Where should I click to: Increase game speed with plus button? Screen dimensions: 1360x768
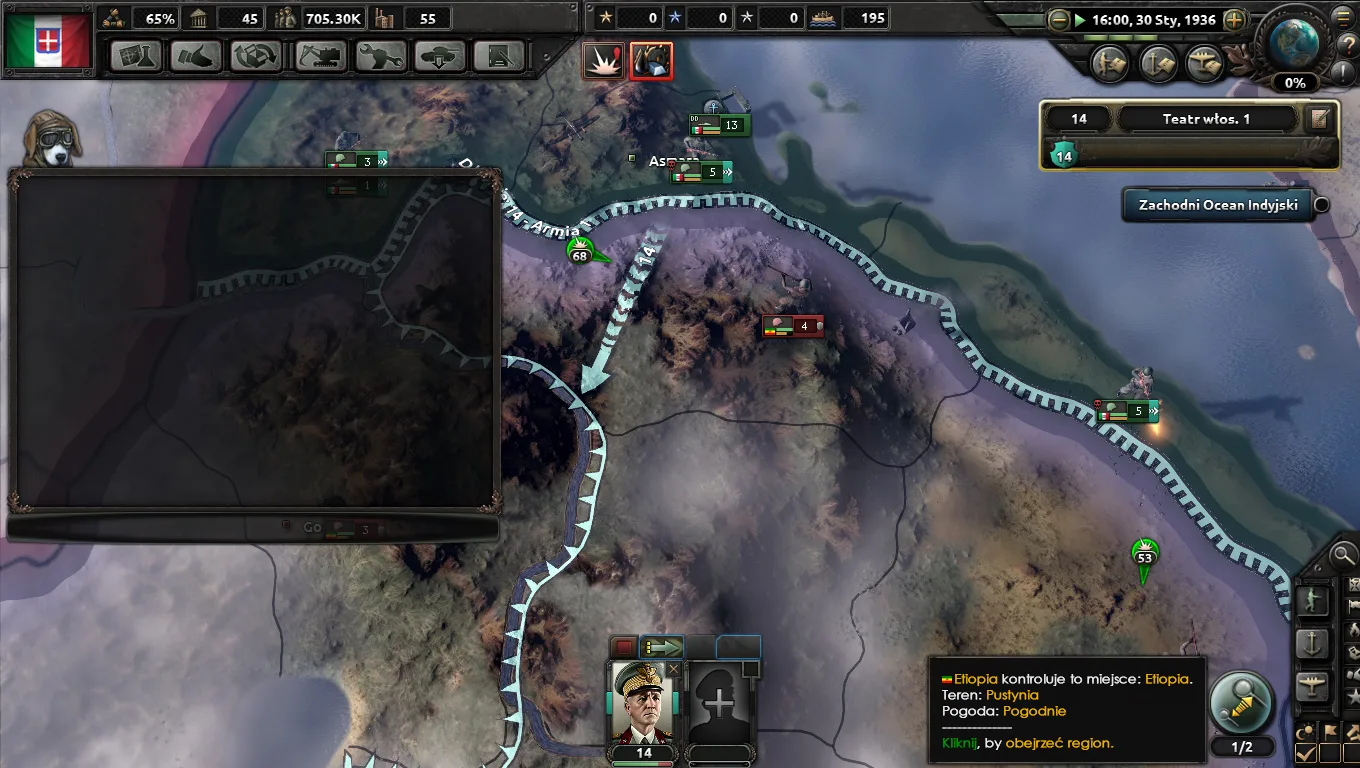click(1234, 19)
